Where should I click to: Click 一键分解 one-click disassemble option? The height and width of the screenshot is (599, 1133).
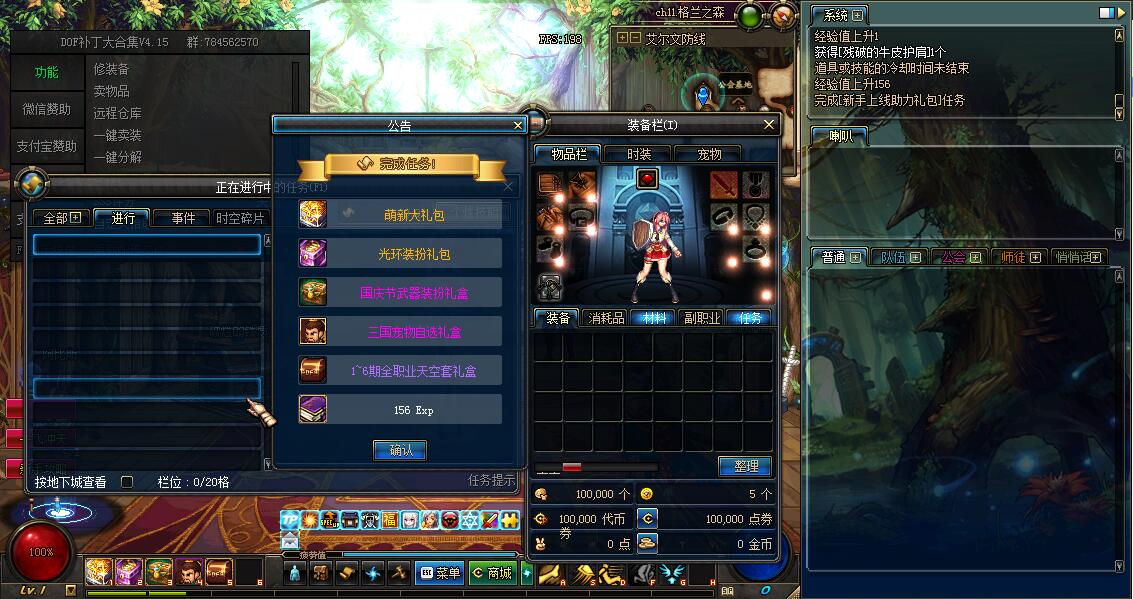[117, 157]
